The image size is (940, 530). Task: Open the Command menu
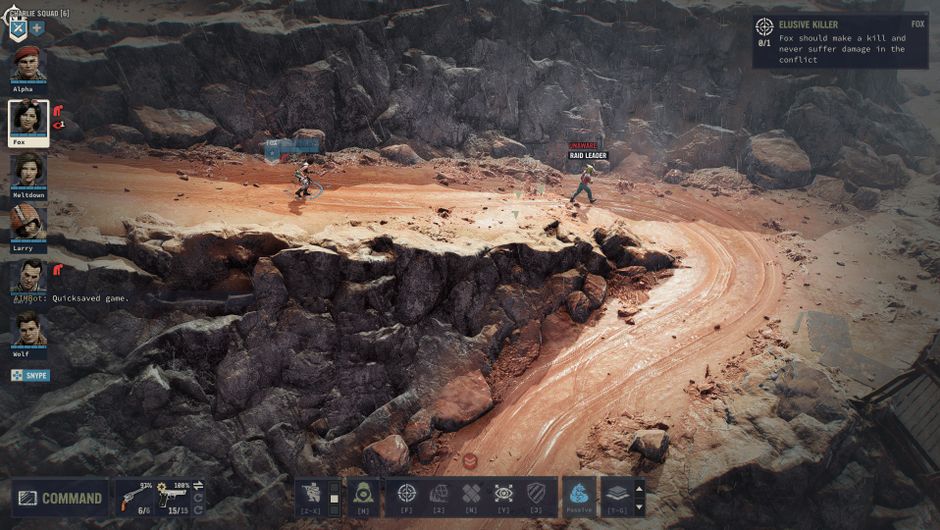tap(60, 498)
